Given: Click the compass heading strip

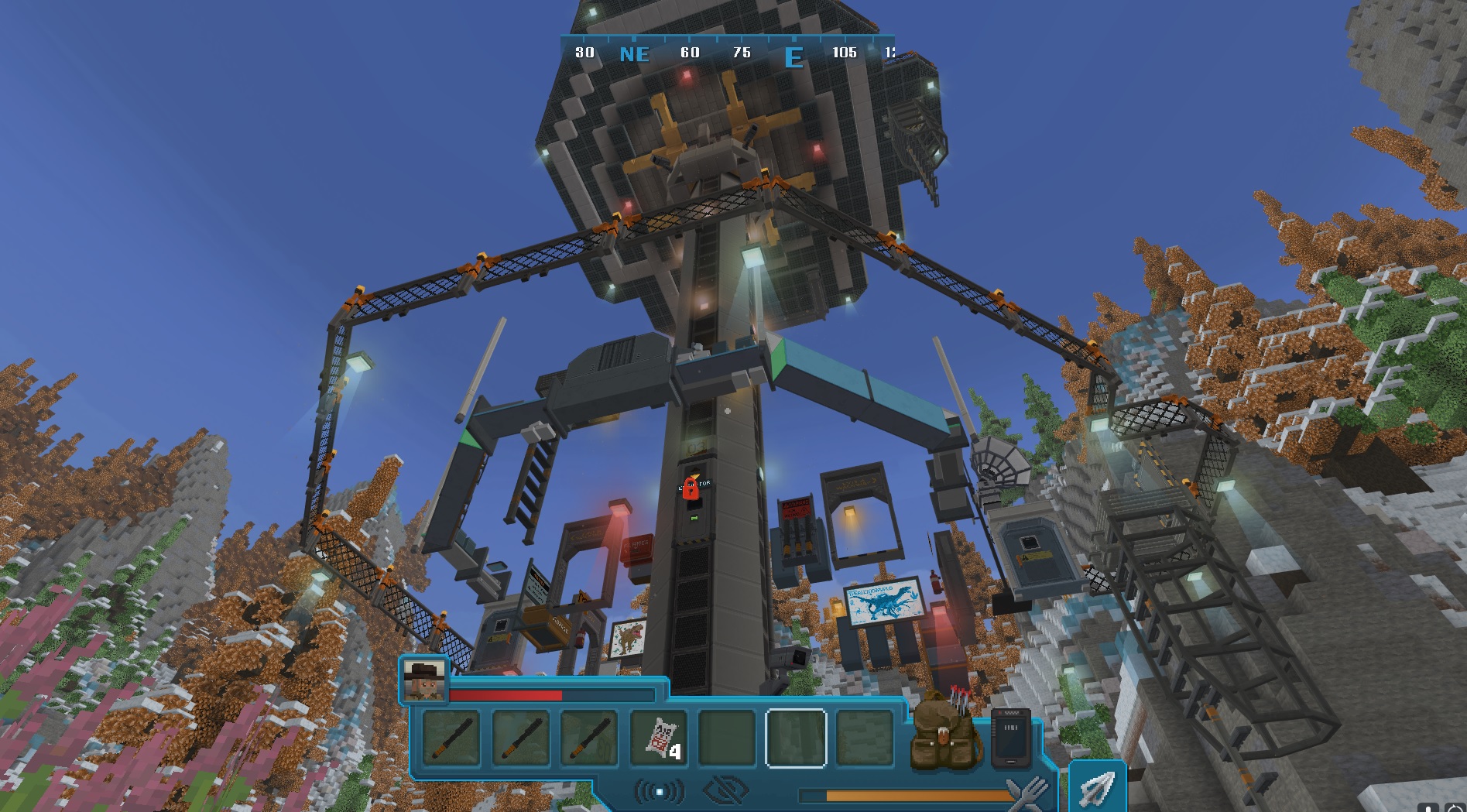Looking at the screenshot, I should [728, 53].
